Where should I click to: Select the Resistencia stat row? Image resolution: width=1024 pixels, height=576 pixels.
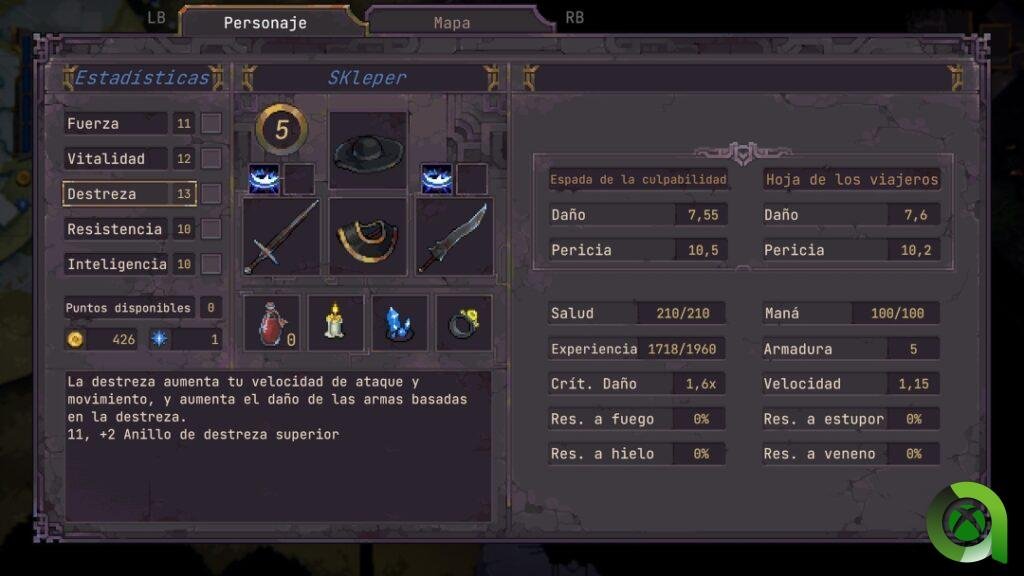click(115, 229)
